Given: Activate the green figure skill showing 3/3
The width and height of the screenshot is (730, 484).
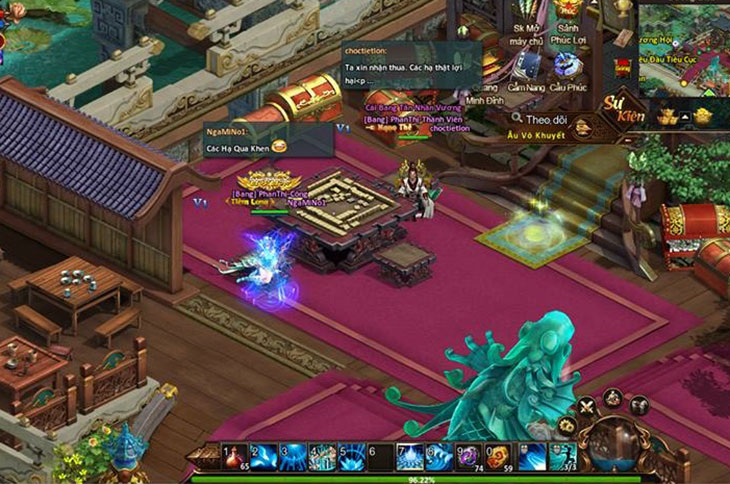Looking at the screenshot, I should [562, 456].
